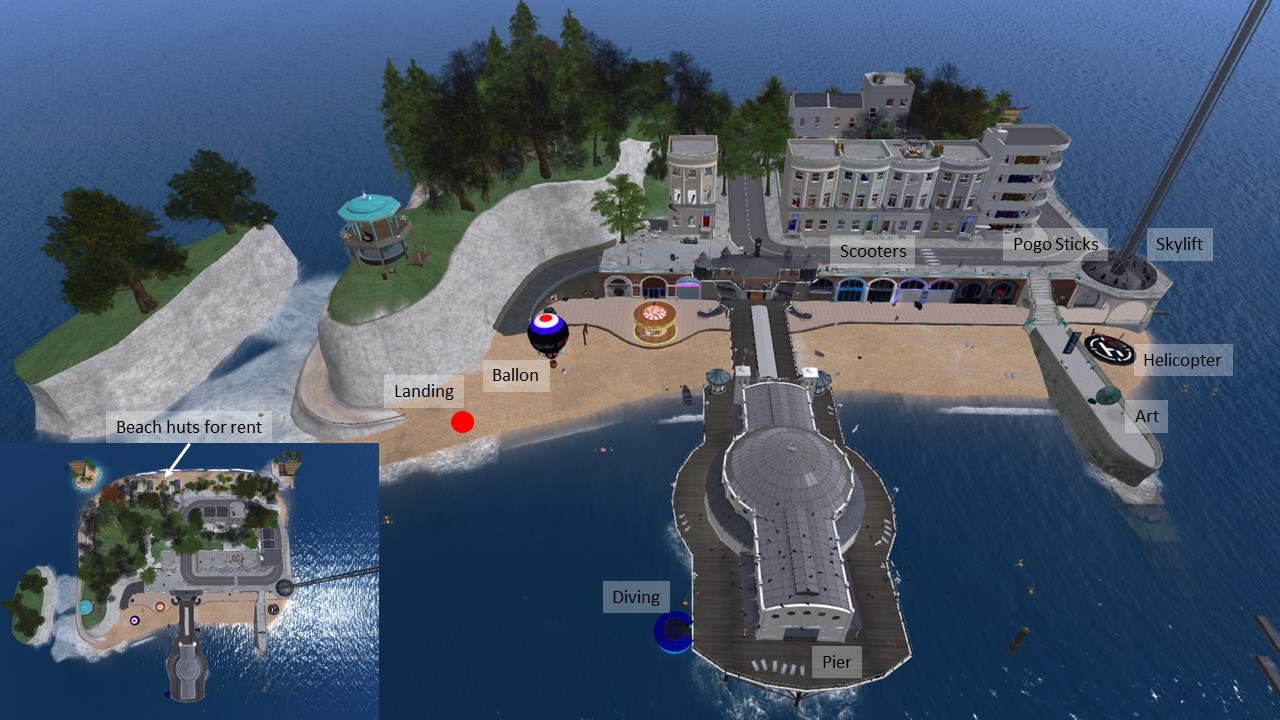
Task: Click the Pogo Sticks label
Action: click(x=1055, y=244)
